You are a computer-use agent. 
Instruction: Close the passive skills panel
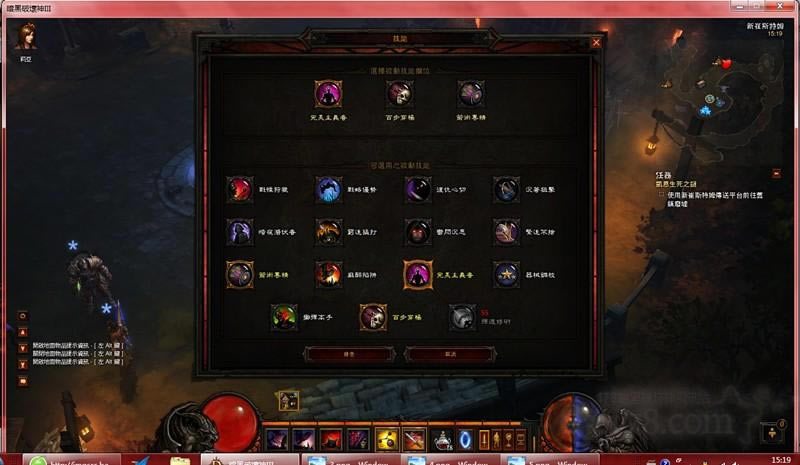pyautogui.click(x=596, y=43)
